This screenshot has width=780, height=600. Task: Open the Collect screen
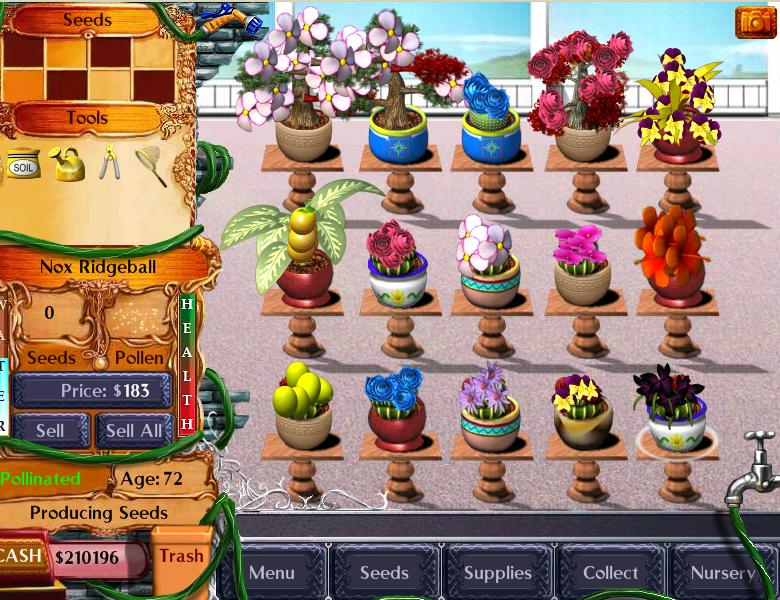click(610, 573)
